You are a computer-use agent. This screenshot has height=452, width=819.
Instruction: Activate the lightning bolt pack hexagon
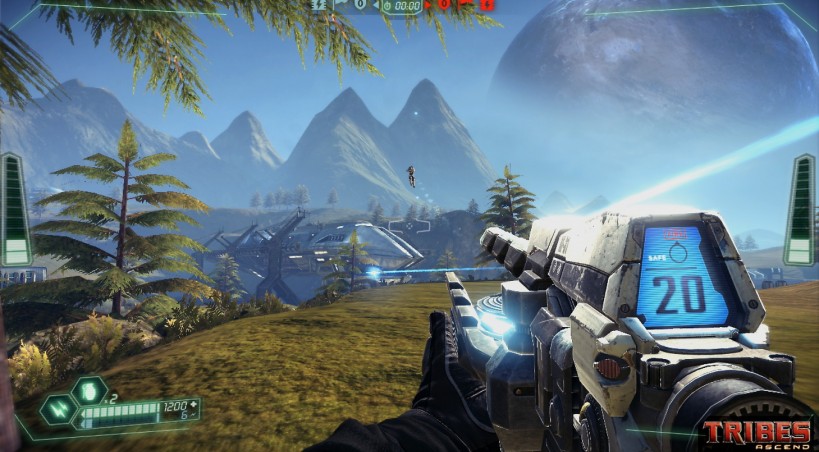point(56,409)
